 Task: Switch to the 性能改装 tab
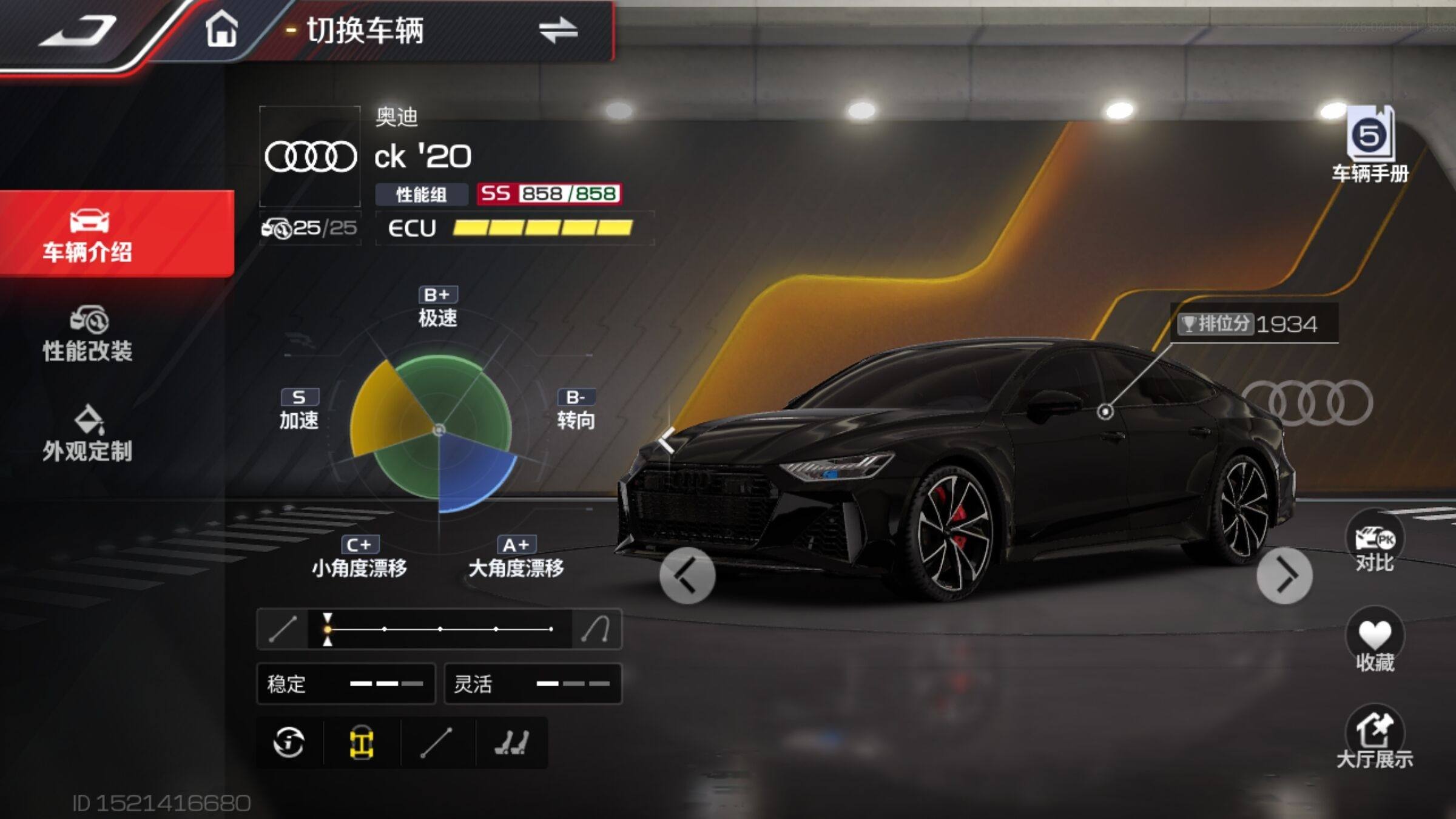[89, 335]
